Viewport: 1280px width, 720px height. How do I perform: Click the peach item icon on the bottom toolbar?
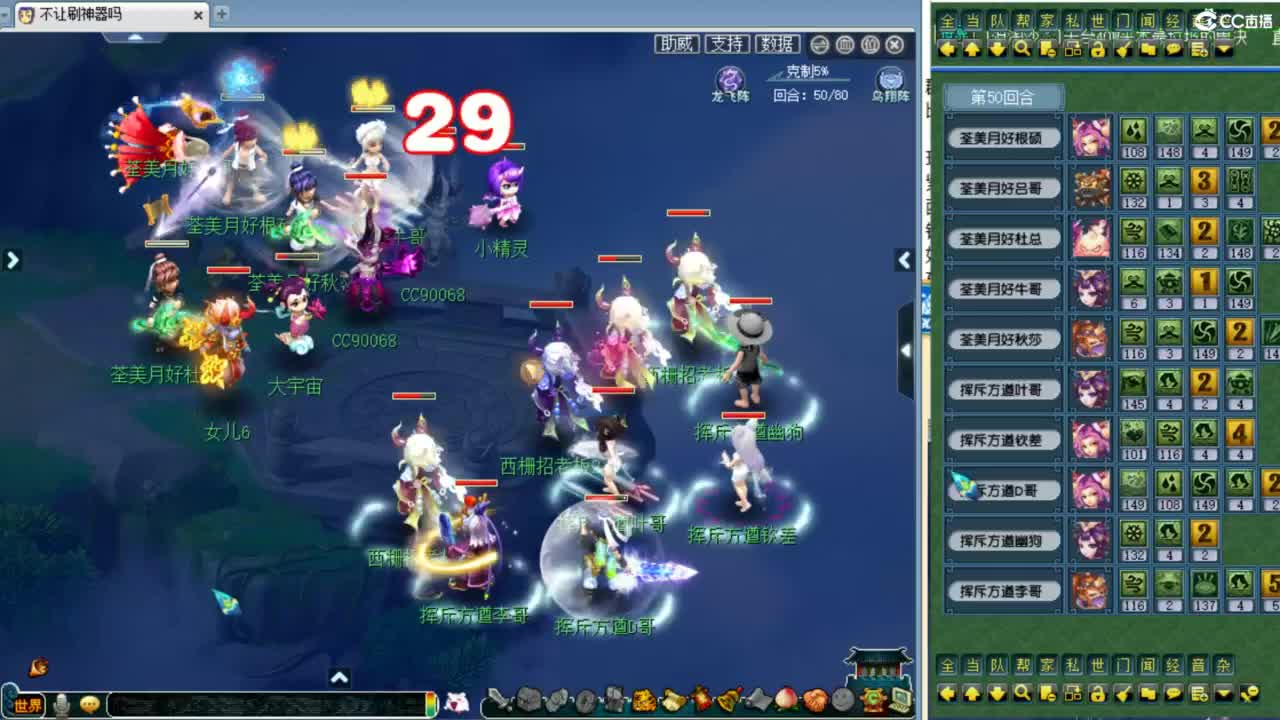pyautogui.click(x=785, y=702)
